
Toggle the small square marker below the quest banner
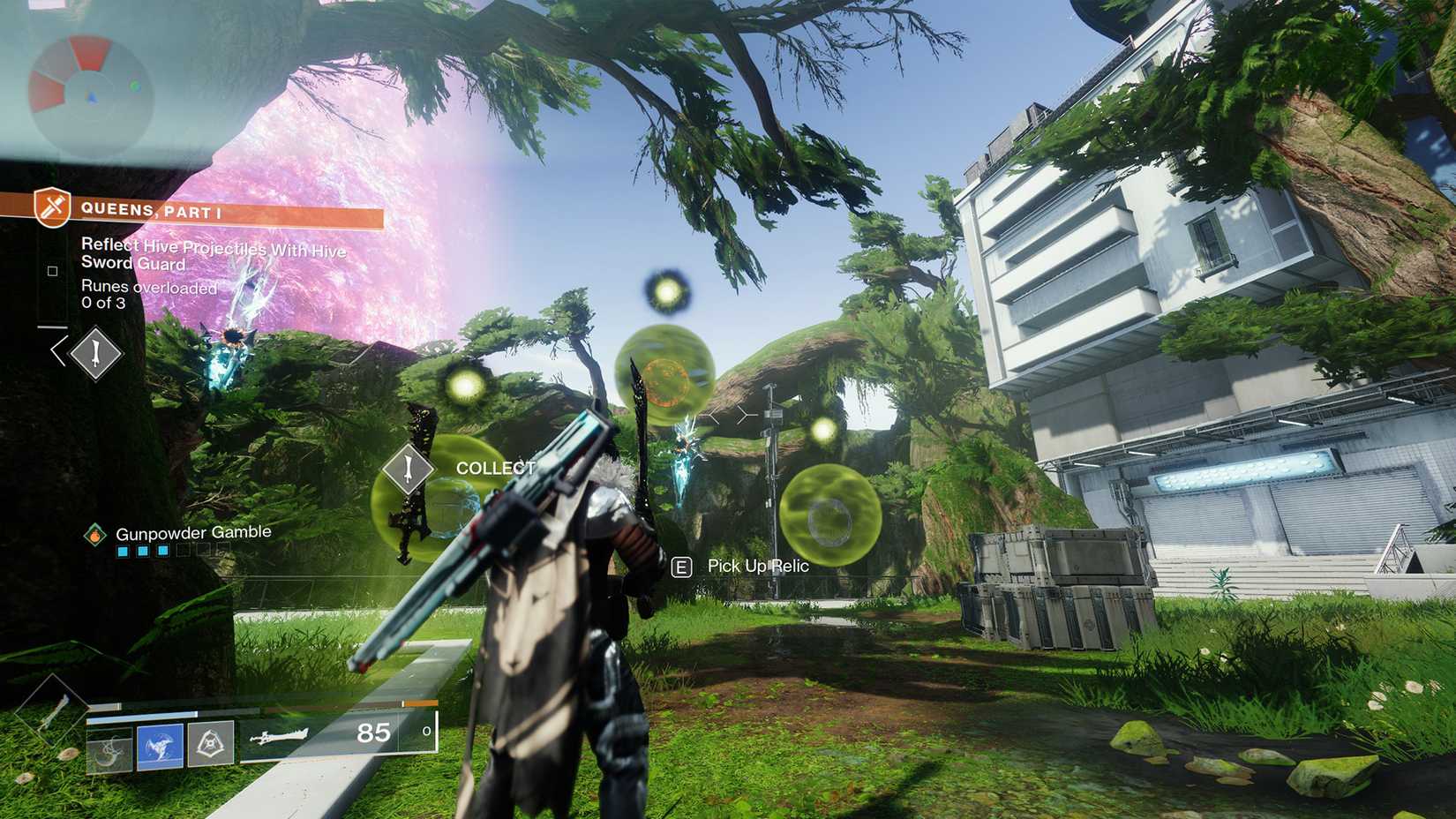pos(52,272)
